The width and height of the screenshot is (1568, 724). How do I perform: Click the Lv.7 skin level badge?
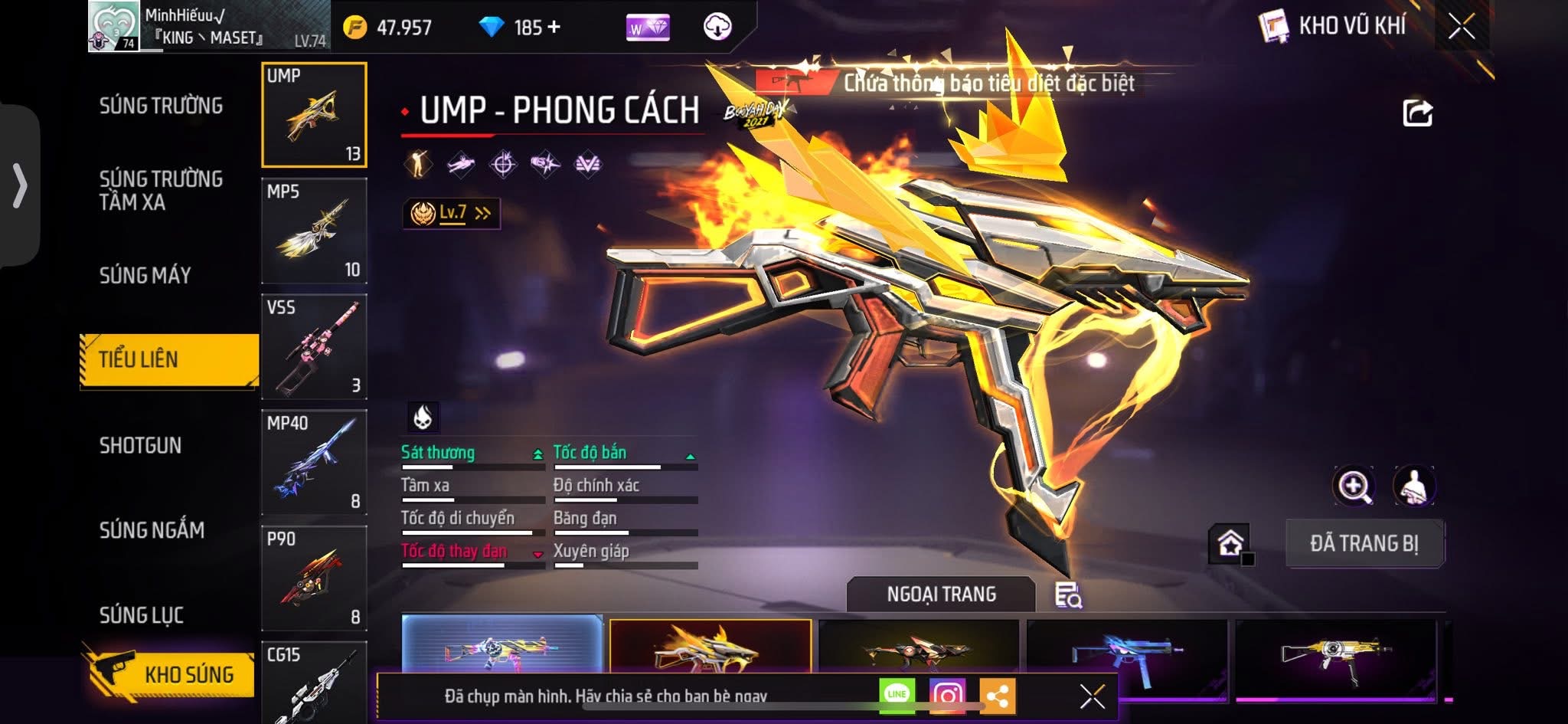[452, 213]
